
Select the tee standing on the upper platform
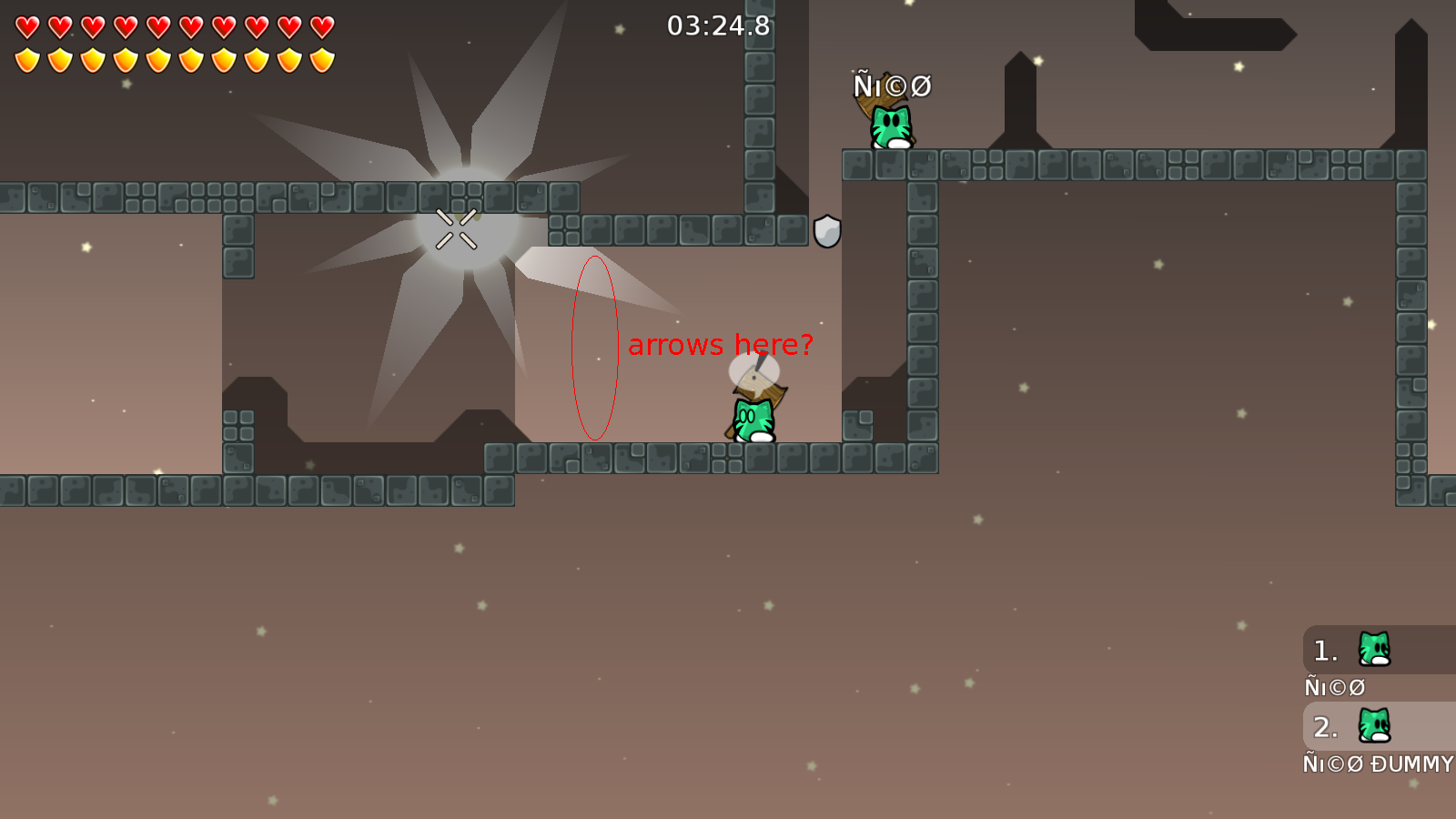[x=890, y=125]
